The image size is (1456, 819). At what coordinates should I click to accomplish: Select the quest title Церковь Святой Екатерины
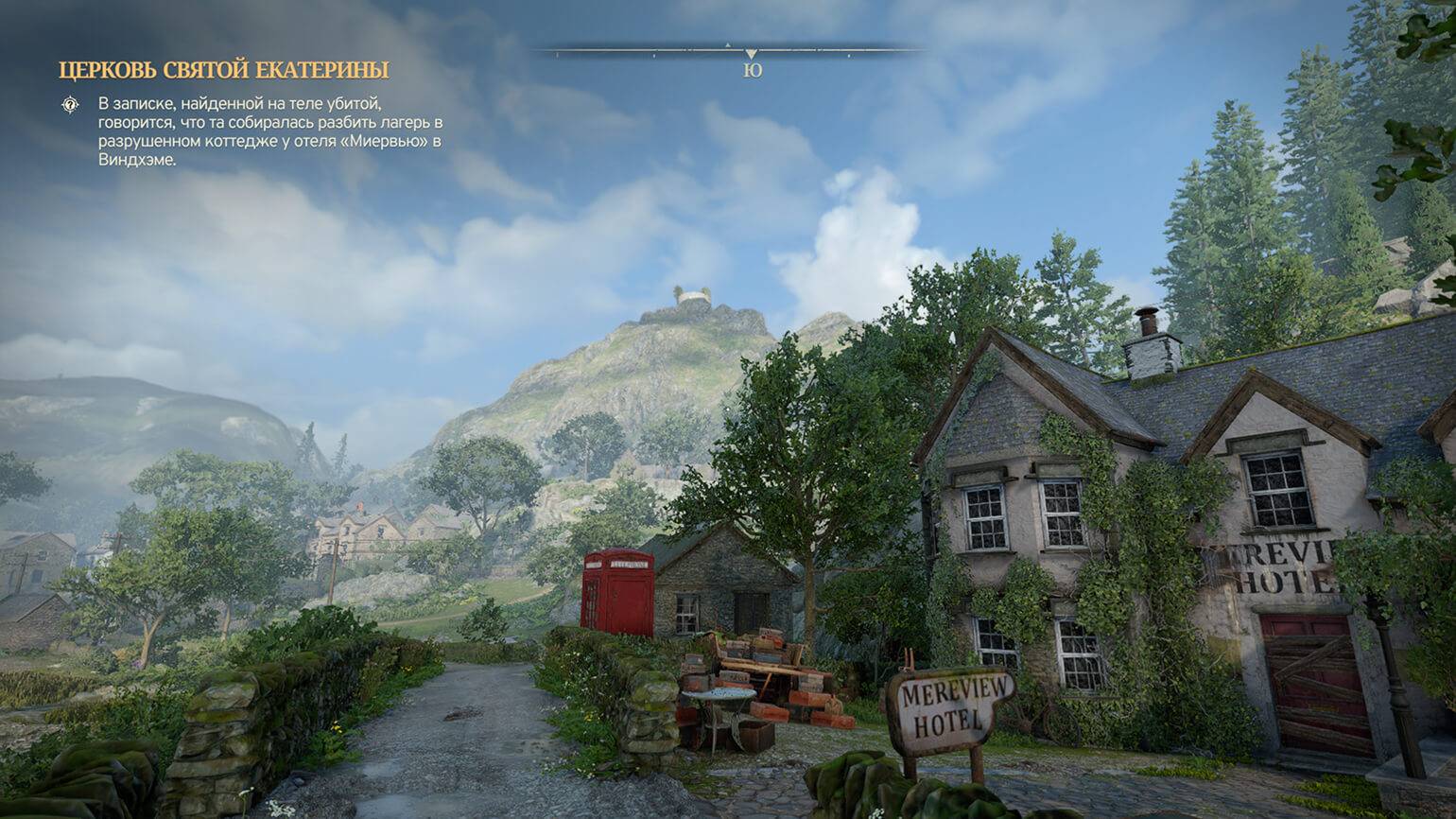[223, 70]
